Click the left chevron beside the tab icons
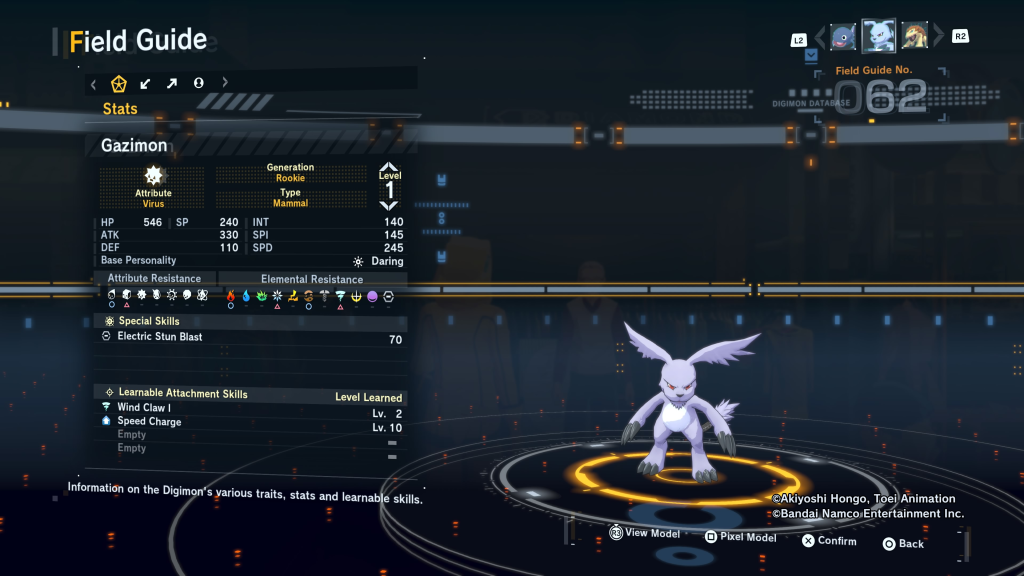Image resolution: width=1024 pixels, height=576 pixels. click(x=93, y=83)
